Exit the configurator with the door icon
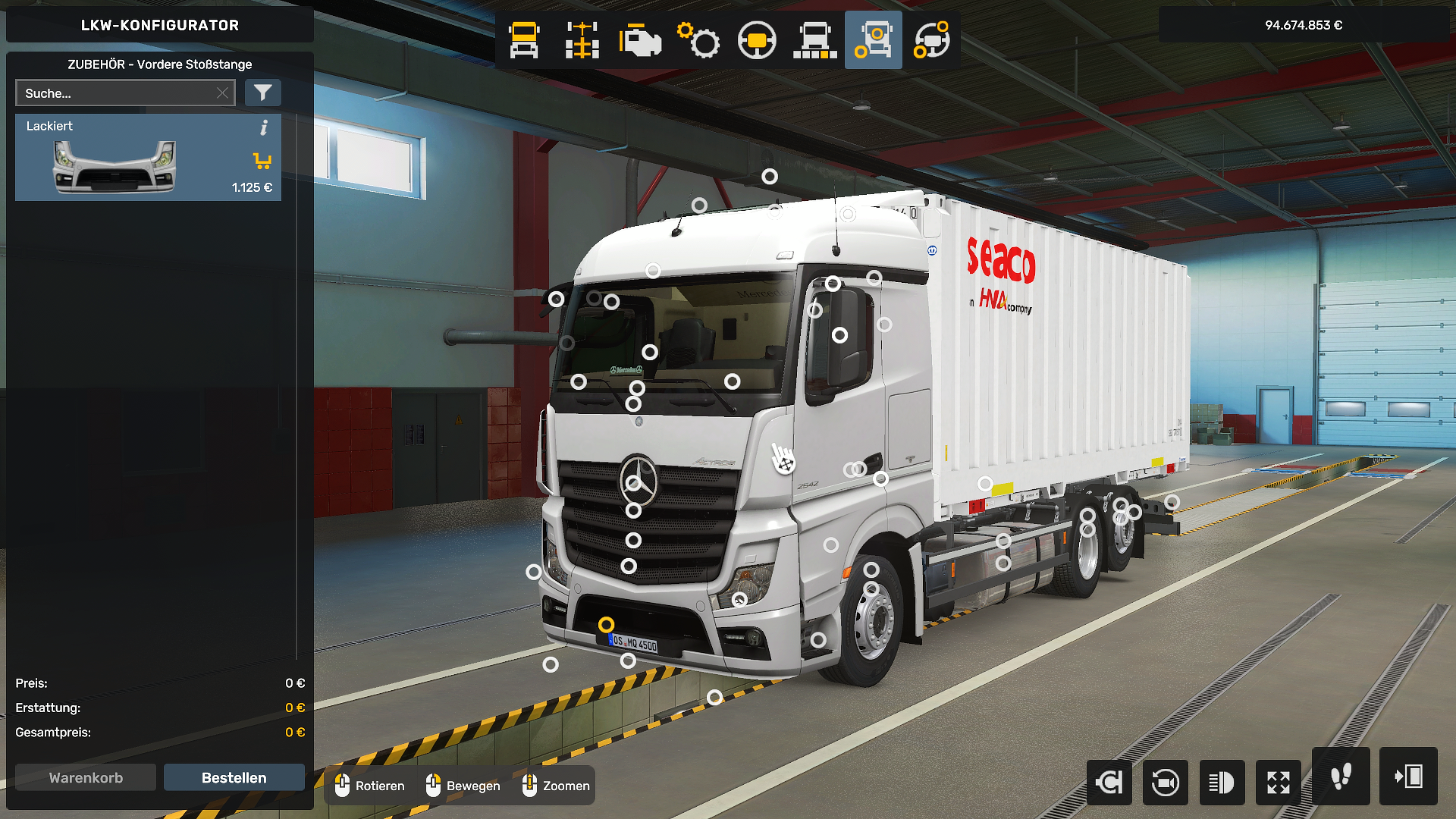Image resolution: width=1456 pixels, height=819 pixels. (1408, 777)
